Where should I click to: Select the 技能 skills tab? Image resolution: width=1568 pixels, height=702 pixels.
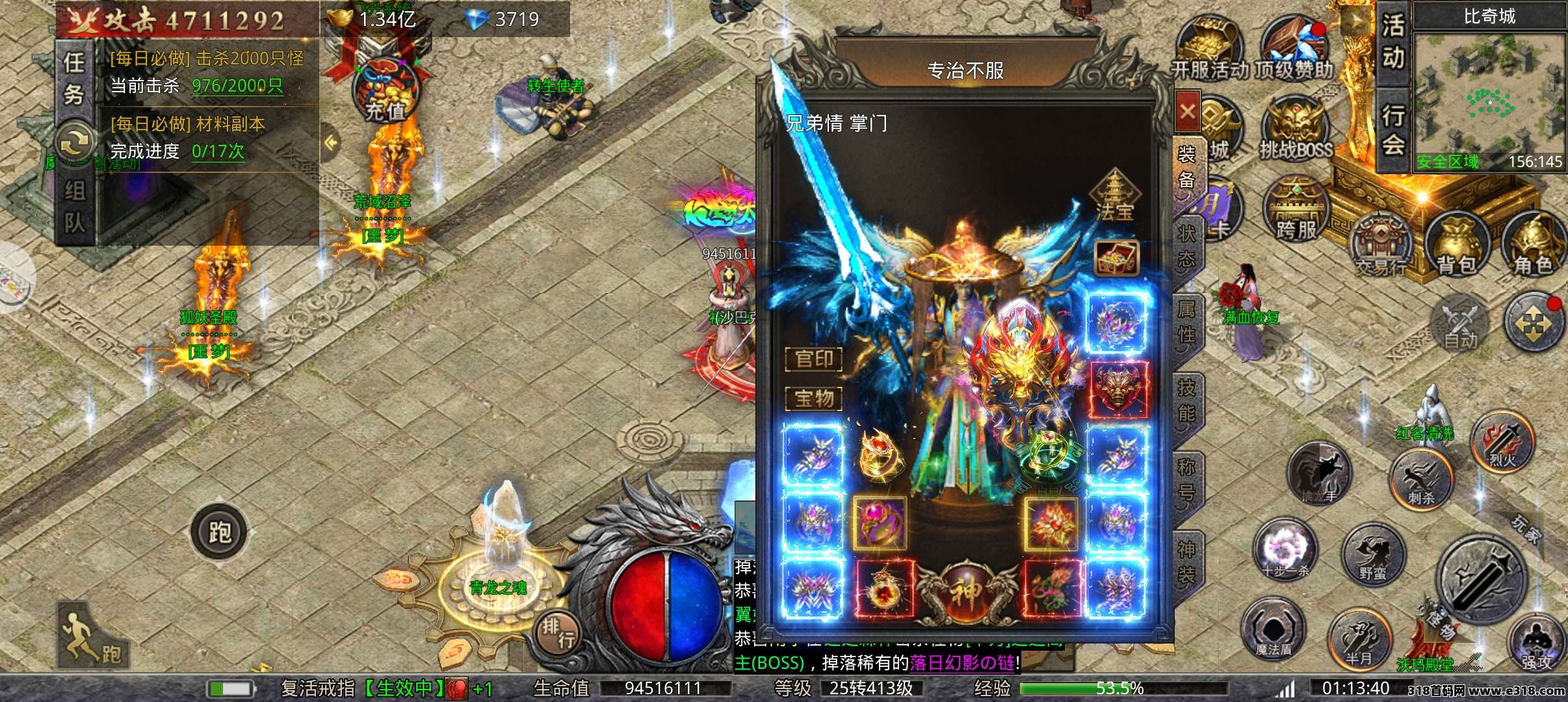(1187, 400)
